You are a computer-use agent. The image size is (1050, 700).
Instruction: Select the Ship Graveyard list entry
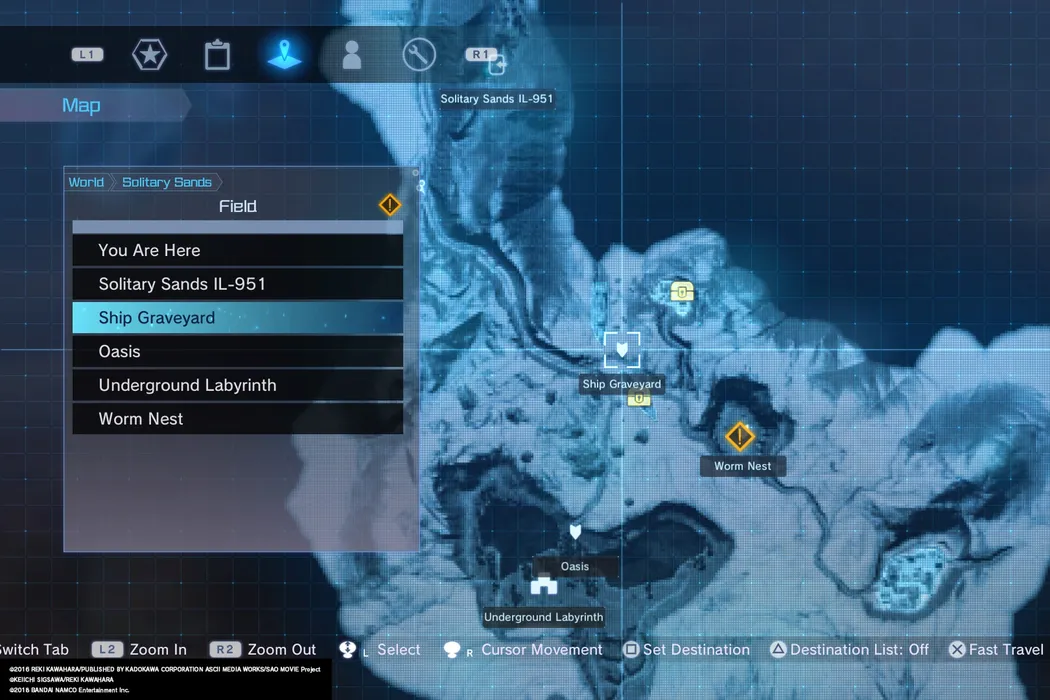click(237, 318)
